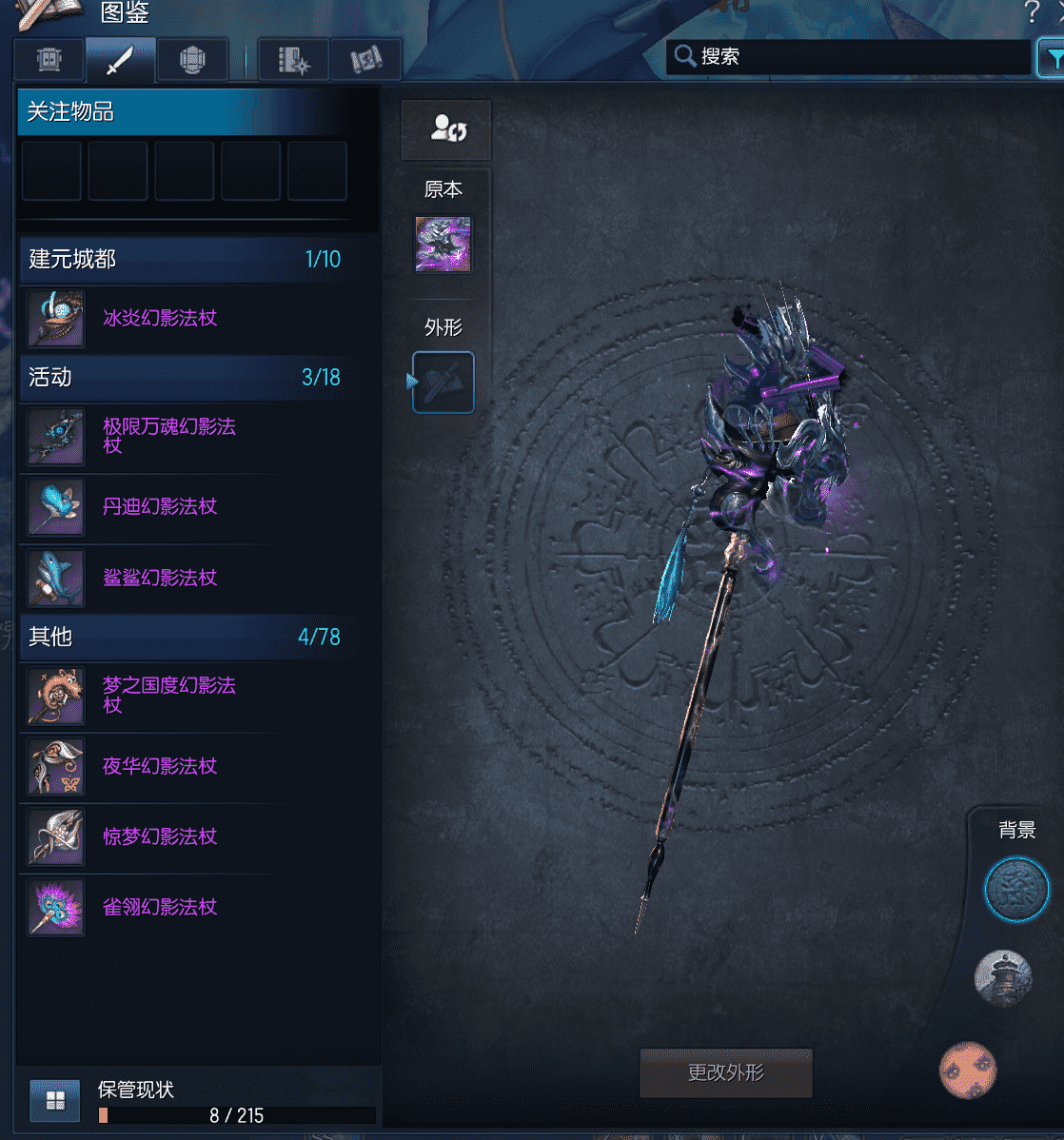Choose the pagoda tower background
The image size is (1064, 1140).
[1003, 978]
